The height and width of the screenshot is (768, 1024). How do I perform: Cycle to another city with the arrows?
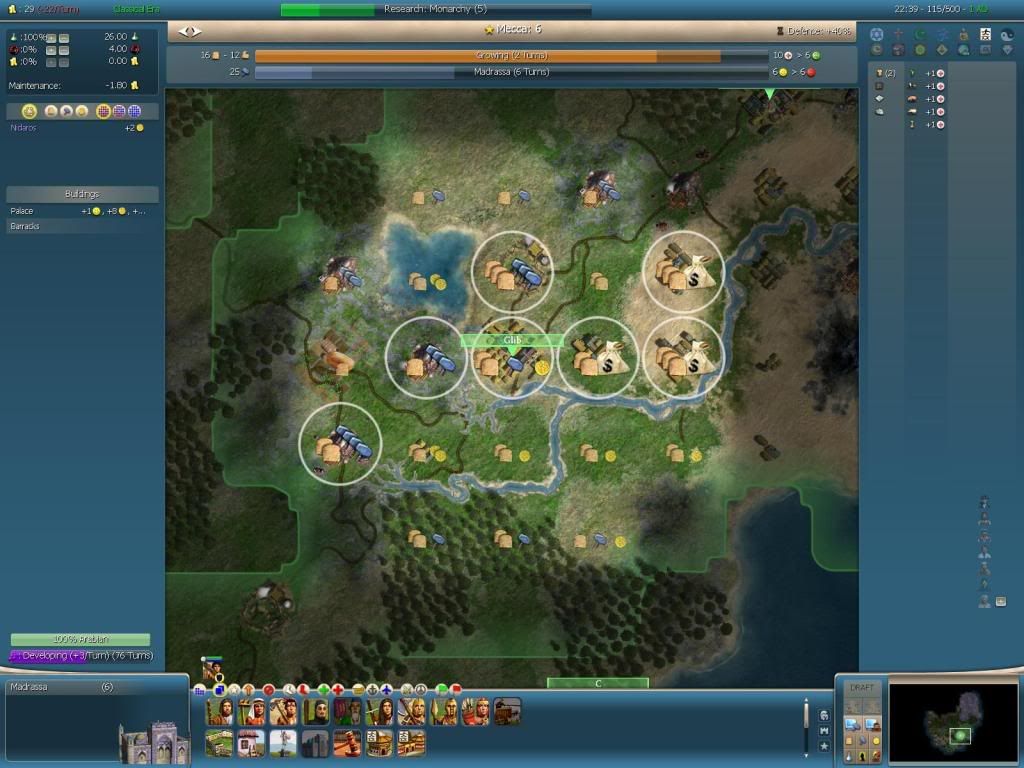pos(189,31)
